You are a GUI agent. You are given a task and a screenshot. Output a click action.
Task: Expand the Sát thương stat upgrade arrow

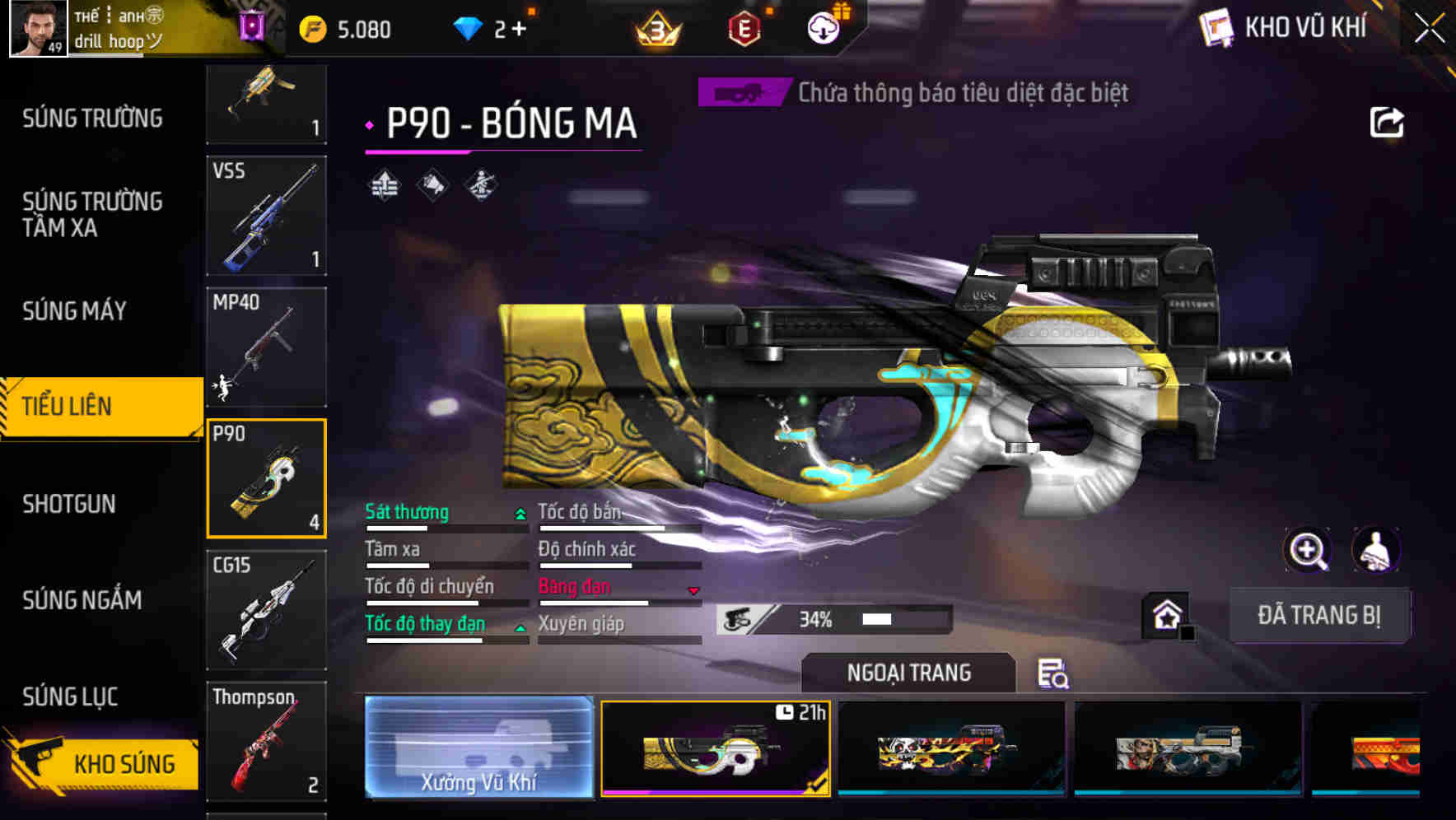point(519,512)
